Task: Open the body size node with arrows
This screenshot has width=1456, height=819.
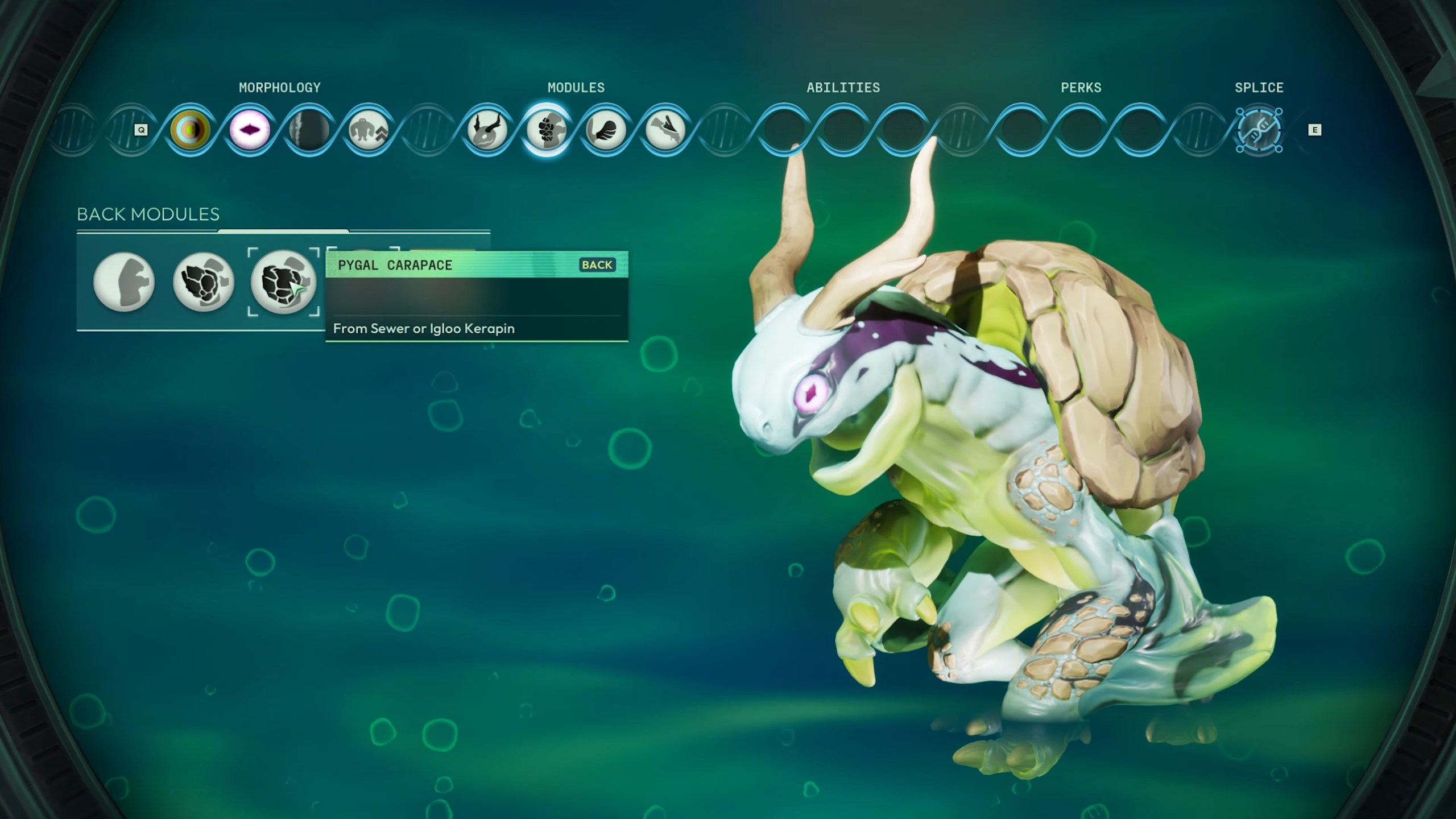Action: (x=368, y=130)
